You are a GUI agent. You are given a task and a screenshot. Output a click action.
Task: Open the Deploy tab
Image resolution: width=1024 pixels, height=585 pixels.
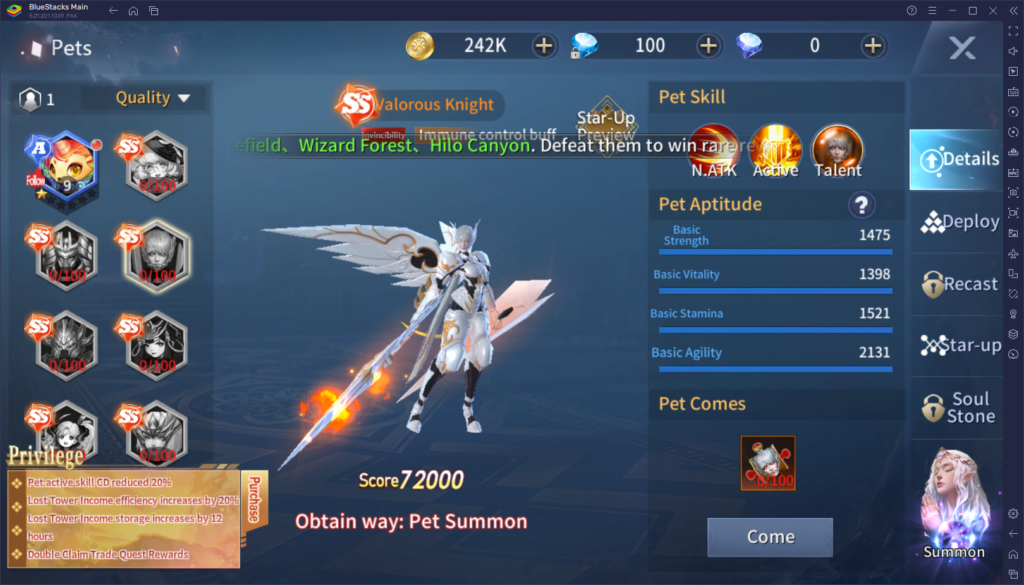pos(959,222)
